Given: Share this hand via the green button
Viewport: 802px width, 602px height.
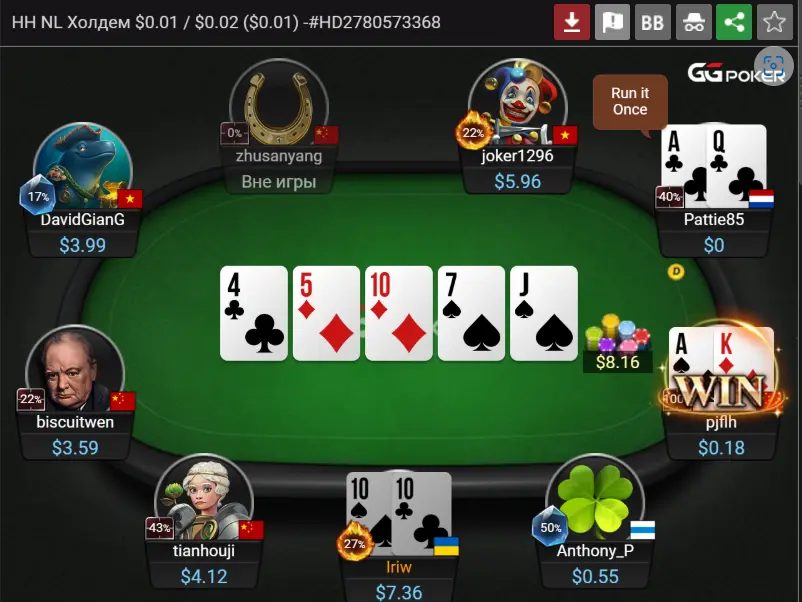Looking at the screenshot, I should (733, 22).
